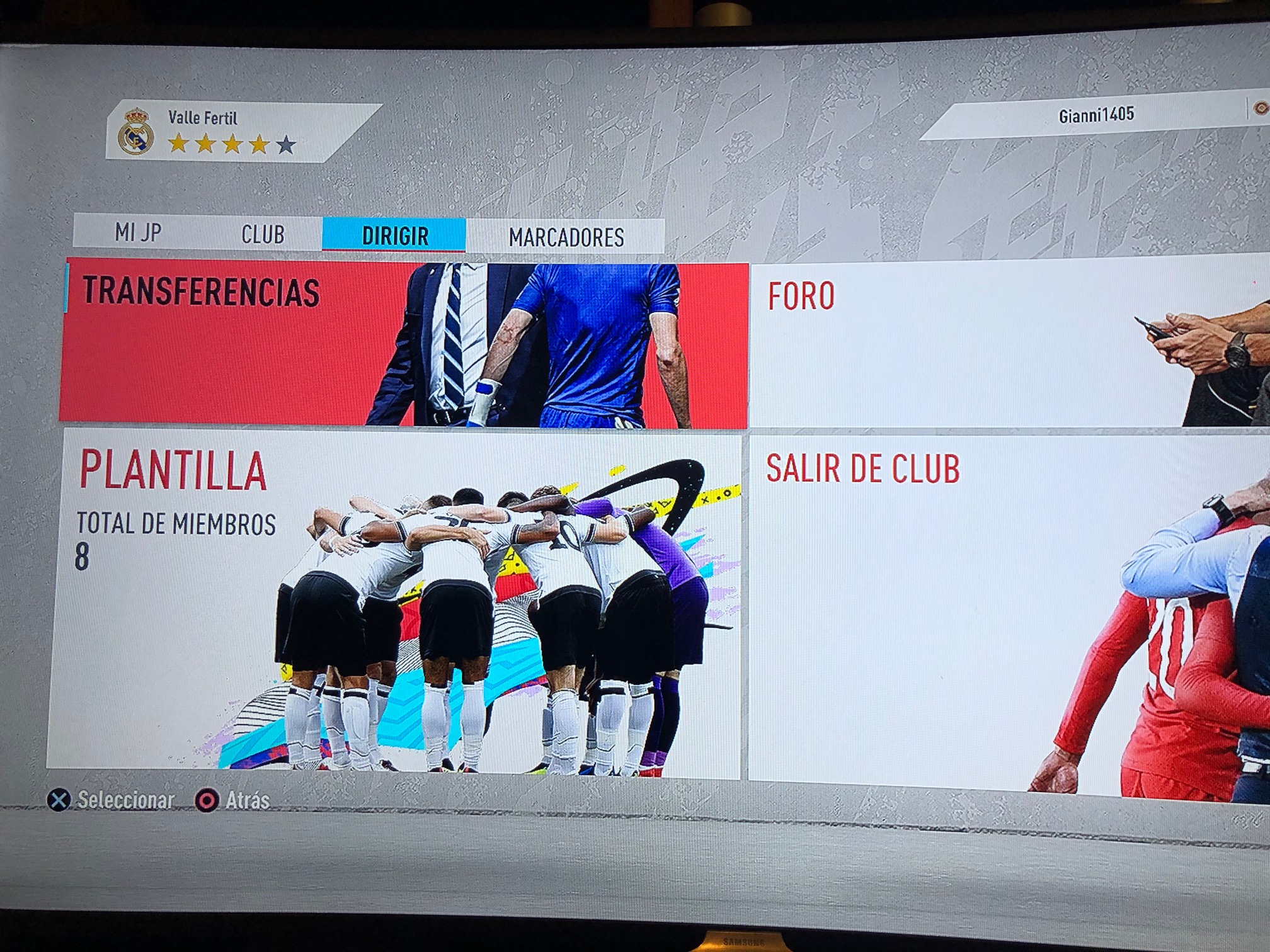Open the TRANSFERENCIAS tile
Screen dimensions: 1270x952
(x=403, y=344)
